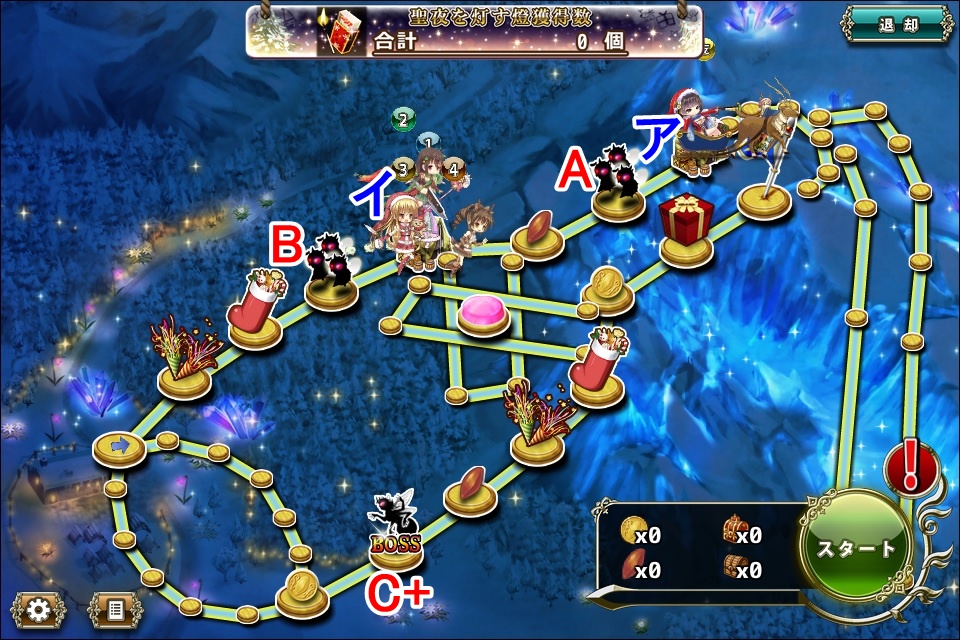
Task: Click the green スタート start button
Action: [857, 549]
